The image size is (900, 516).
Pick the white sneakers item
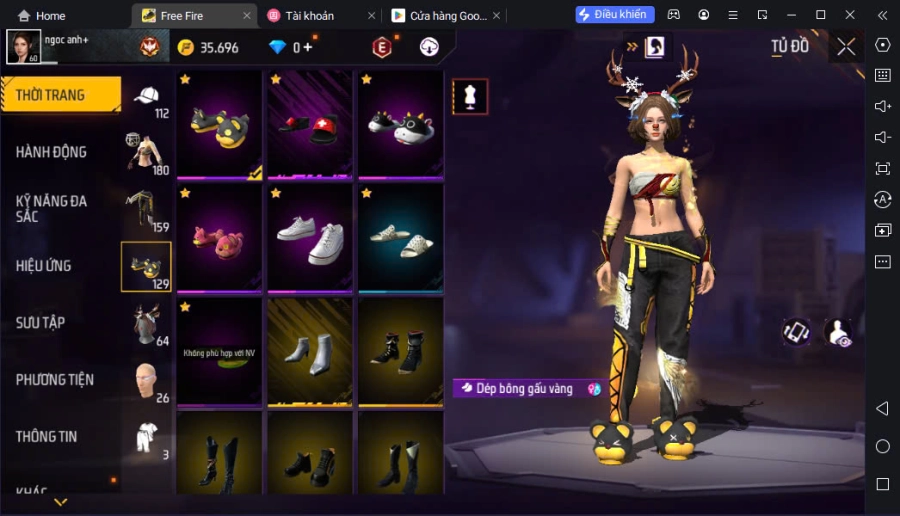coord(310,238)
